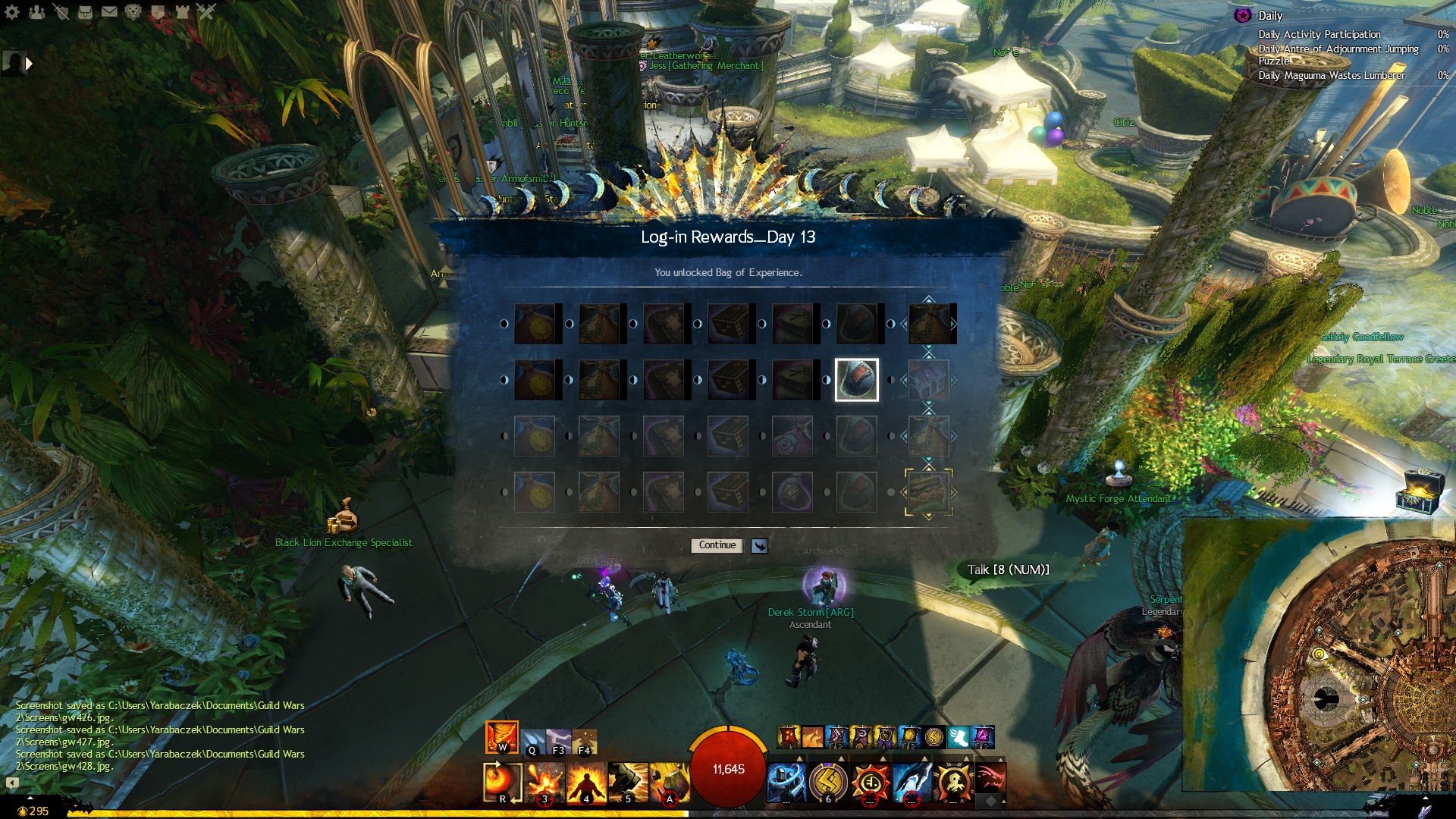Open the hero panel sword-and-shield icon
Viewport: 1456px width, 819px height.
point(61,11)
